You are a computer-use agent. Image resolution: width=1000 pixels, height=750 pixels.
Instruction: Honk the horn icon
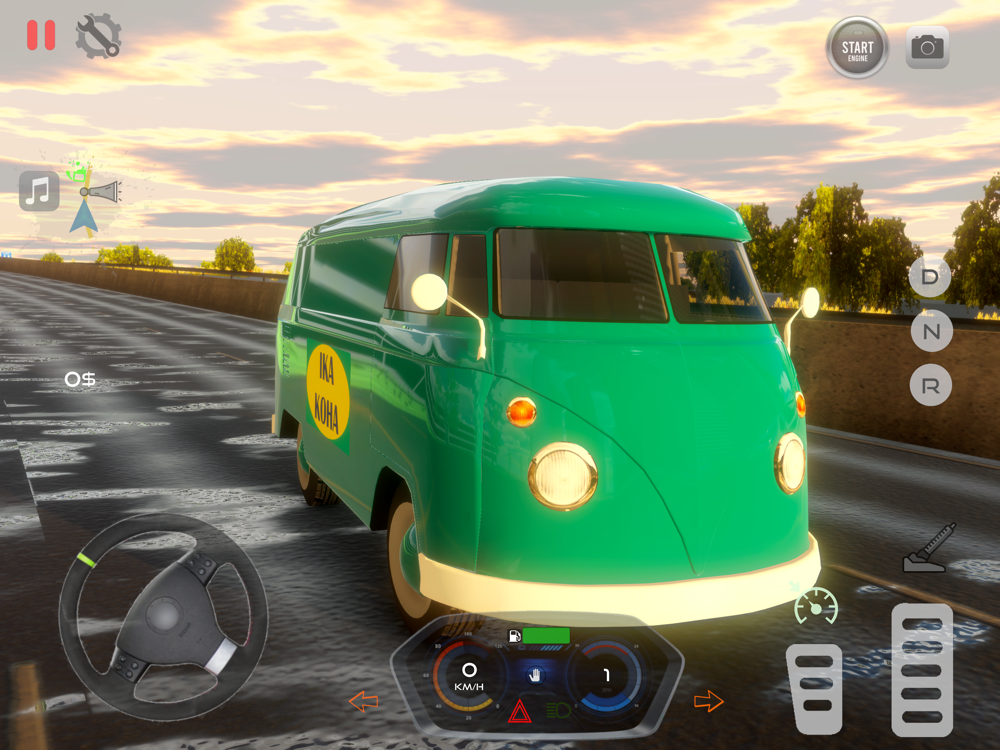[101, 190]
